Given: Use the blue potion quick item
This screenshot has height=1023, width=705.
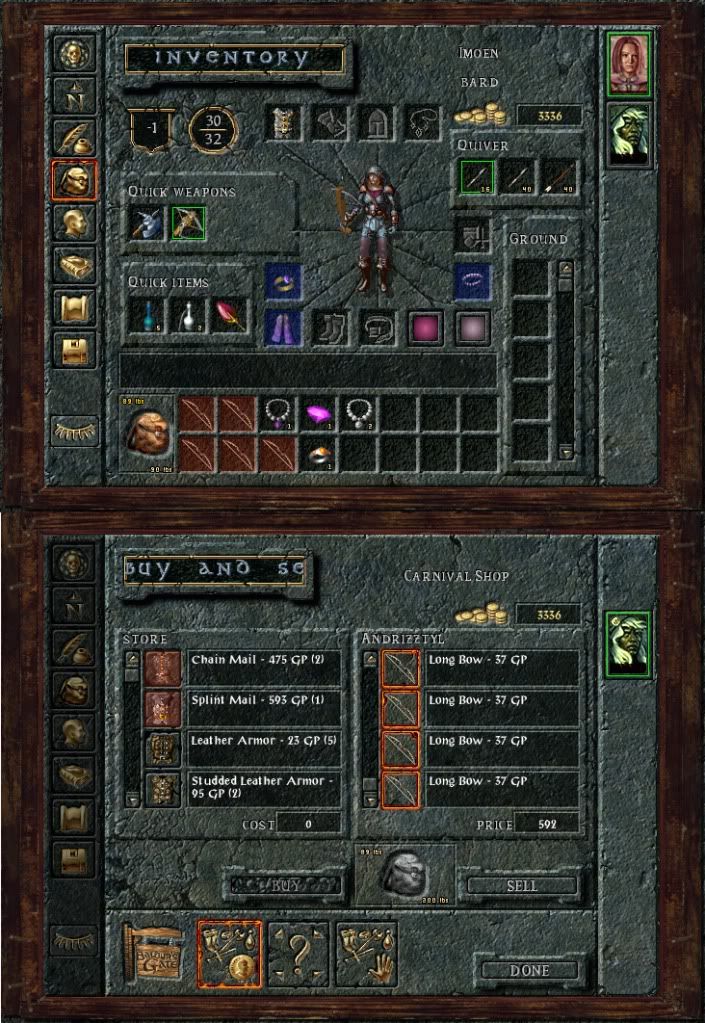Looking at the screenshot, I should click(x=146, y=316).
